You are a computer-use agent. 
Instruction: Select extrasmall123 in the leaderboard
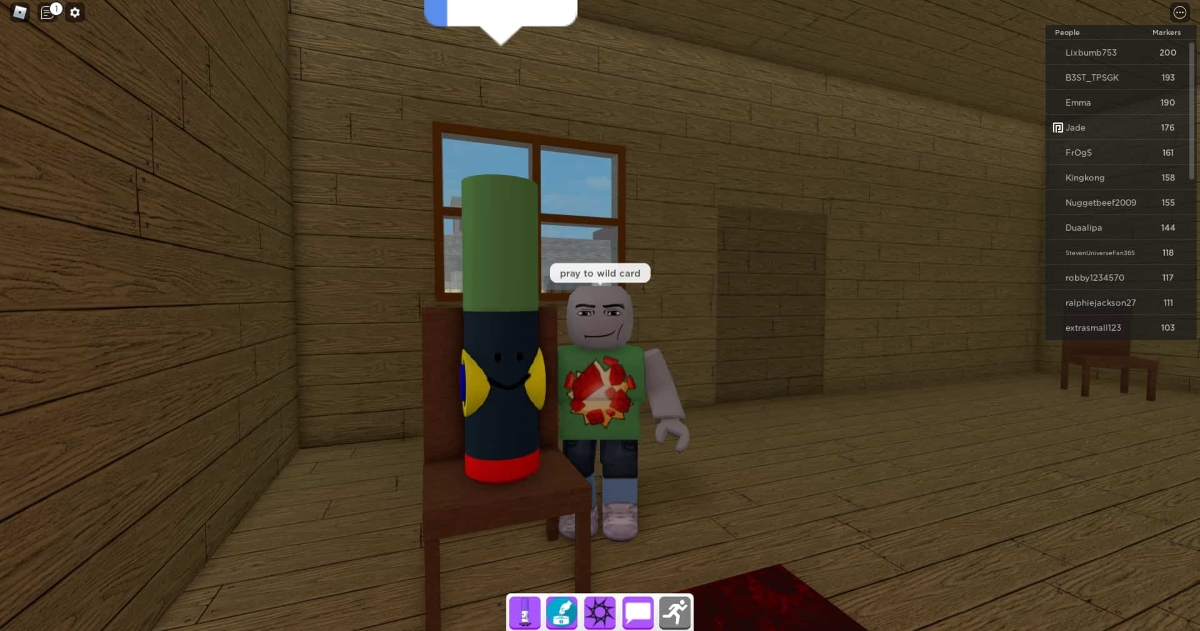tap(1094, 327)
